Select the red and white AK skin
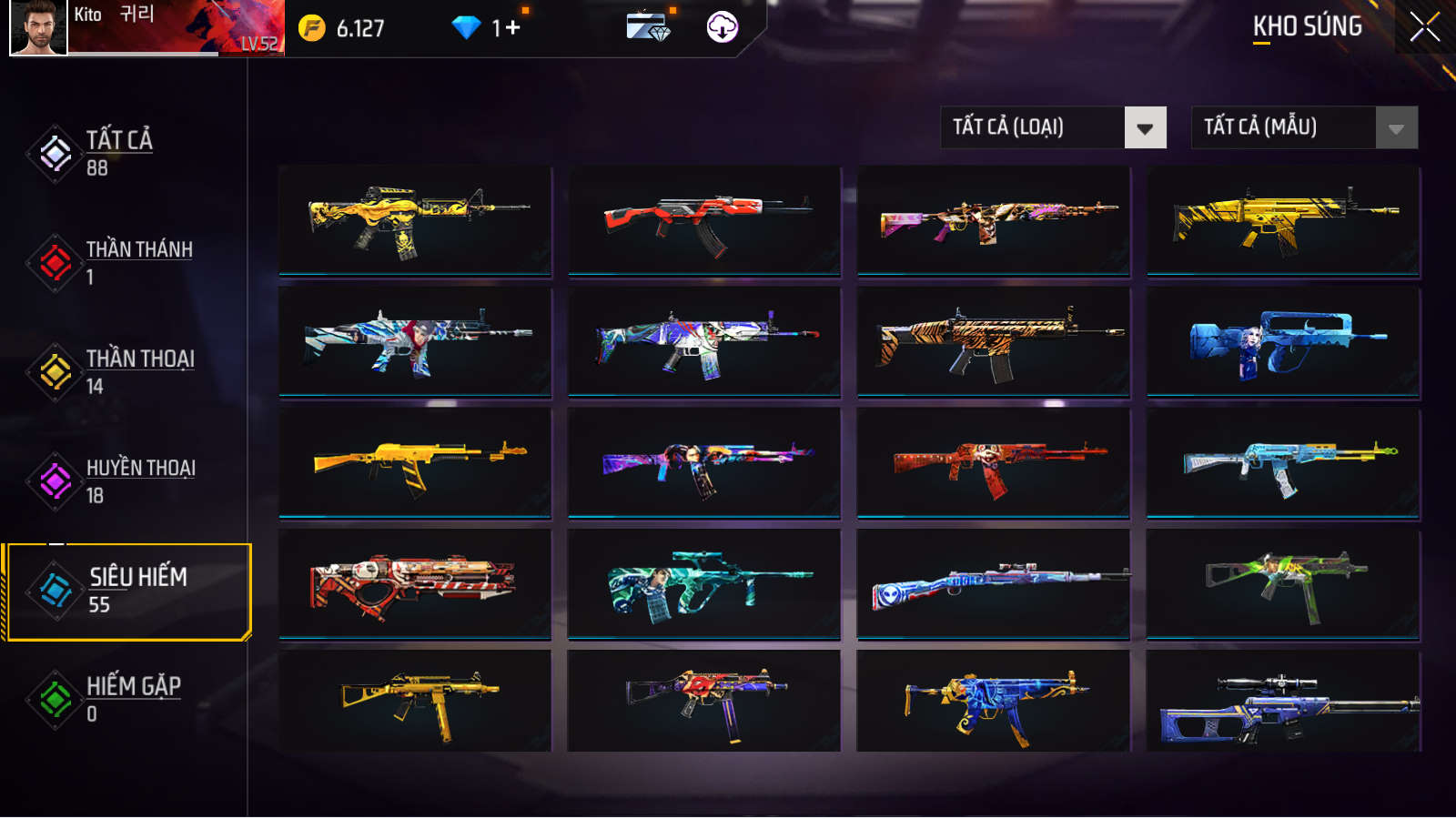1456x819 pixels. (704, 220)
